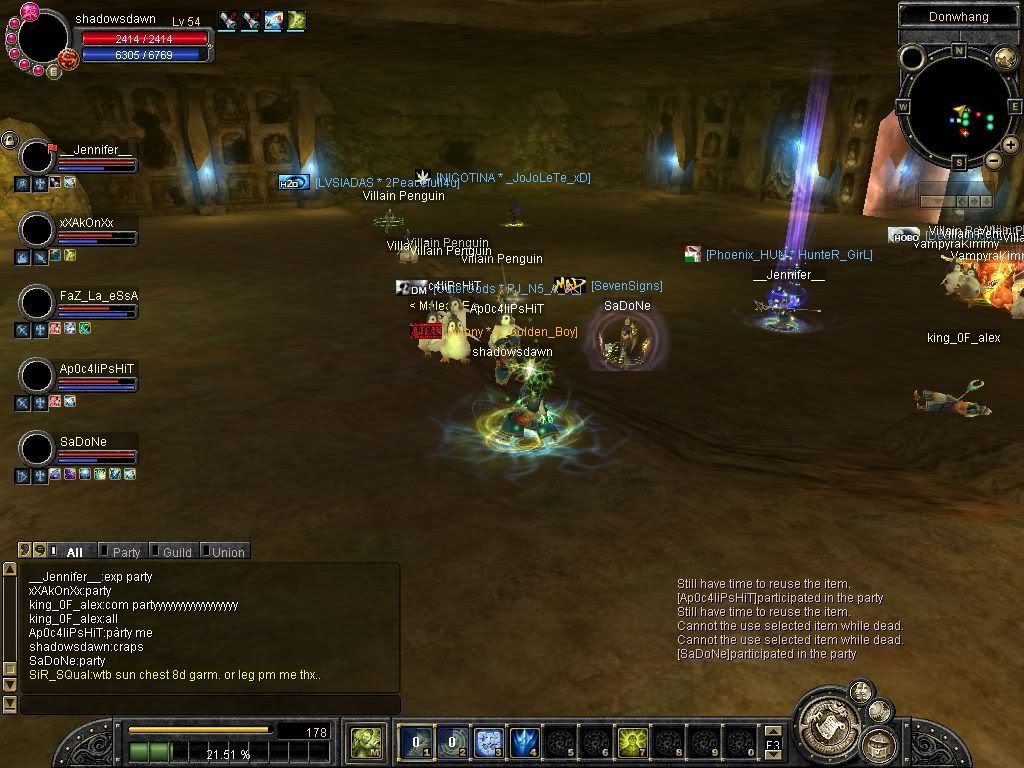The width and height of the screenshot is (1024, 768).
Task: Show the All chat tab
Action: coord(73,552)
